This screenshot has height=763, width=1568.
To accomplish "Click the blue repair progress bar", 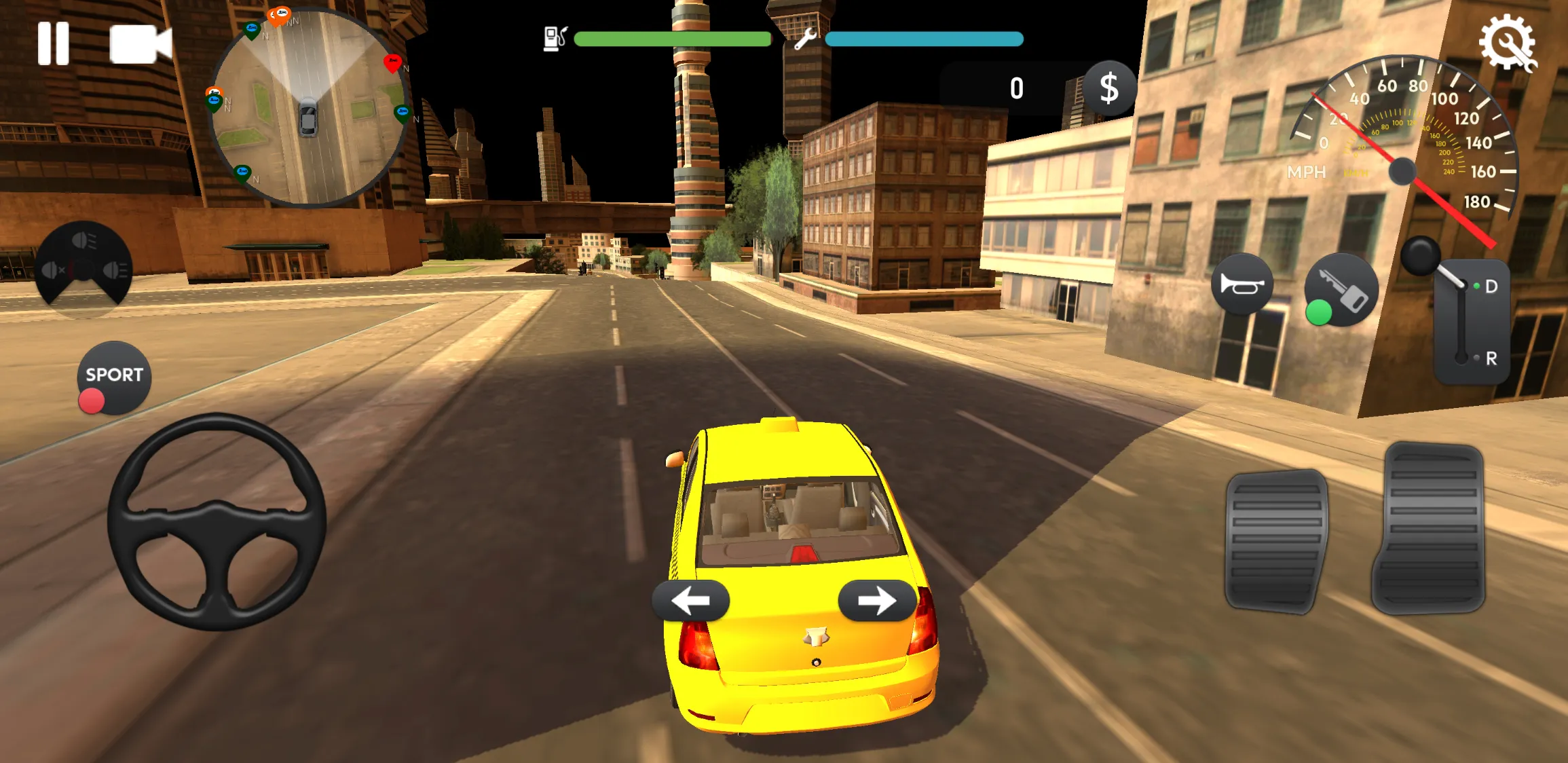I will coord(923,39).
